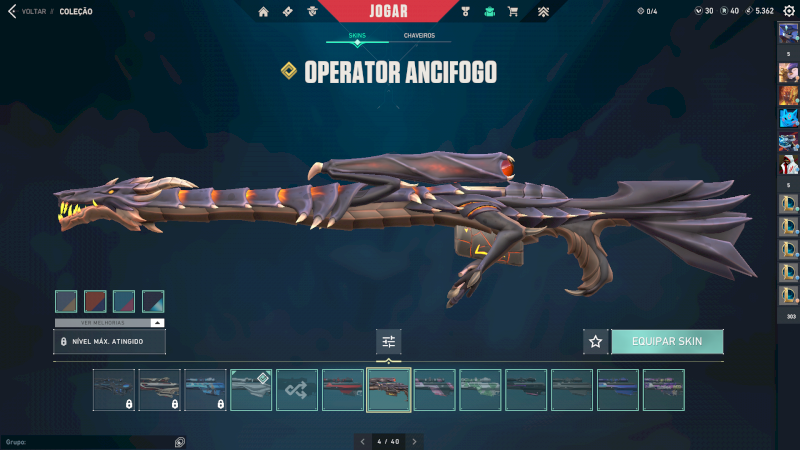The width and height of the screenshot is (800, 450).
Task: Choose the random shuffle skin tile
Action: point(297,390)
